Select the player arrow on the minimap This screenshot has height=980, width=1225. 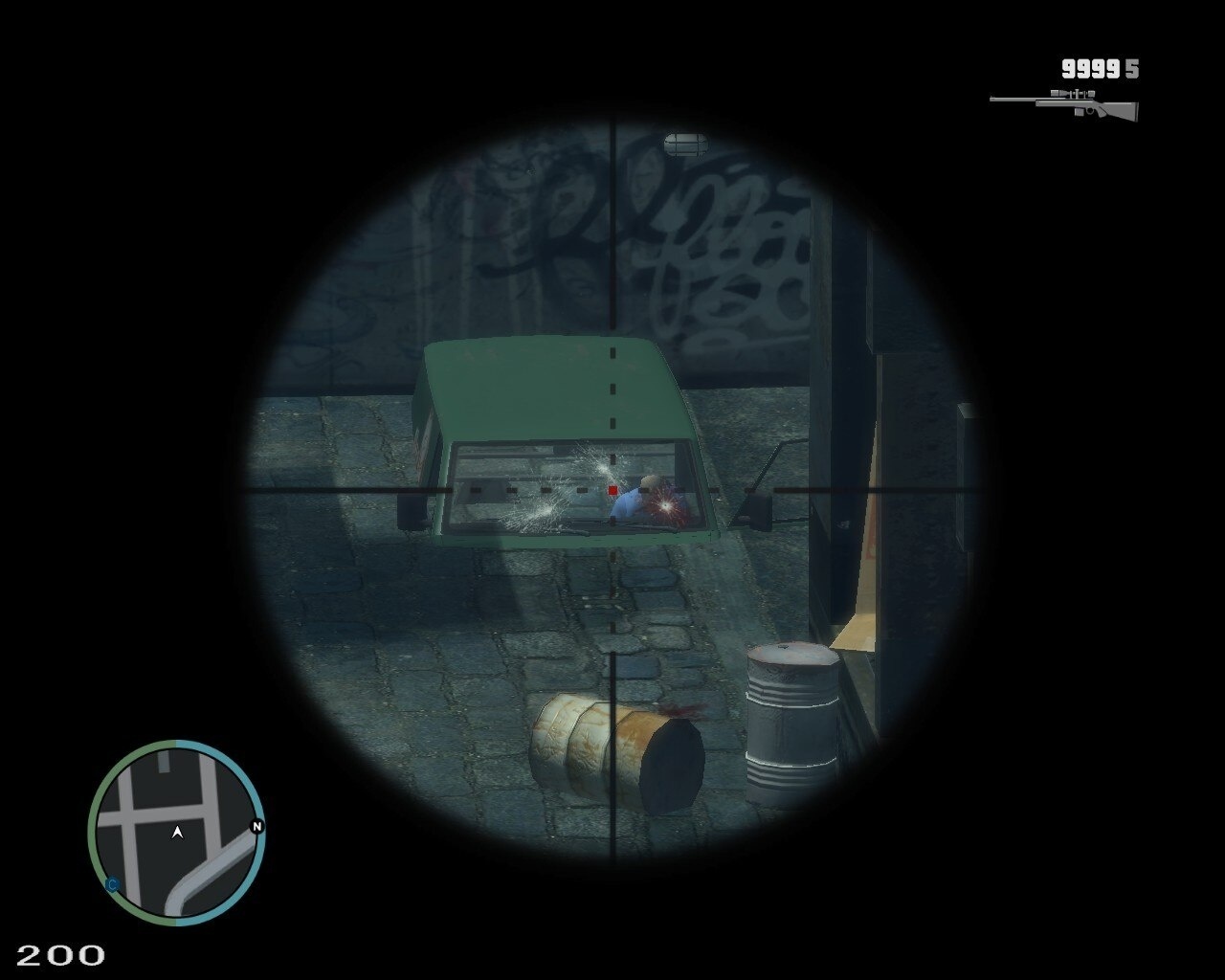point(177,833)
